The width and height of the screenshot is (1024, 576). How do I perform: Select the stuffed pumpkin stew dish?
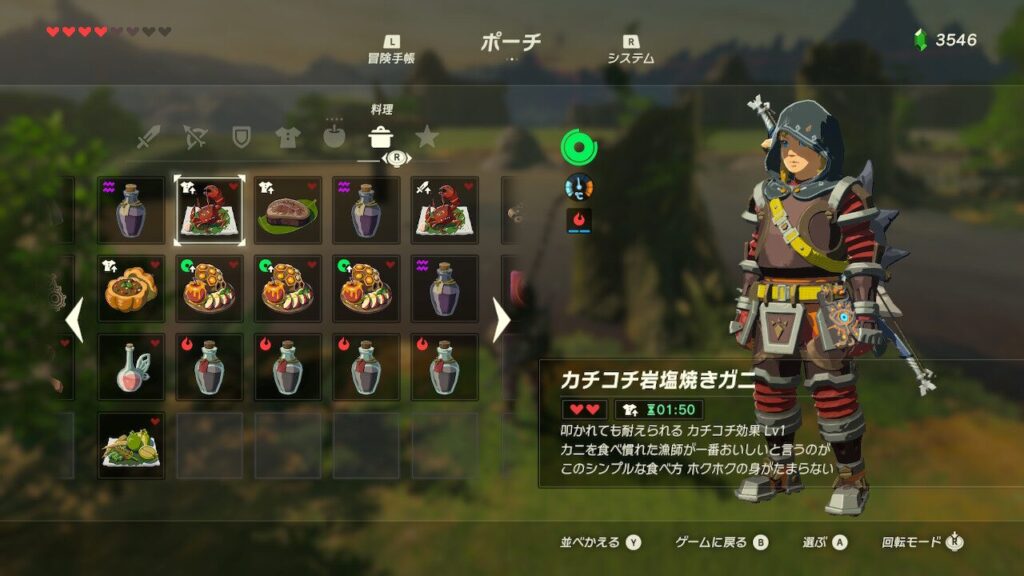coord(131,289)
